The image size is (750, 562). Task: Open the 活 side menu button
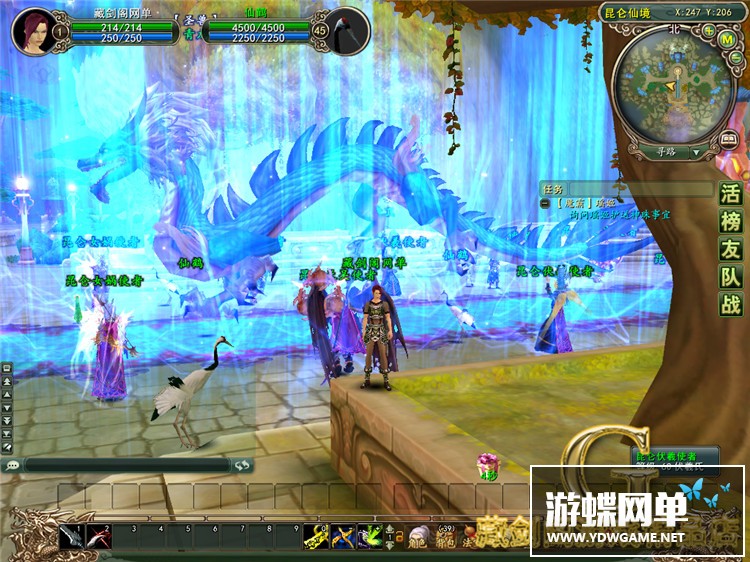coord(732,194)
